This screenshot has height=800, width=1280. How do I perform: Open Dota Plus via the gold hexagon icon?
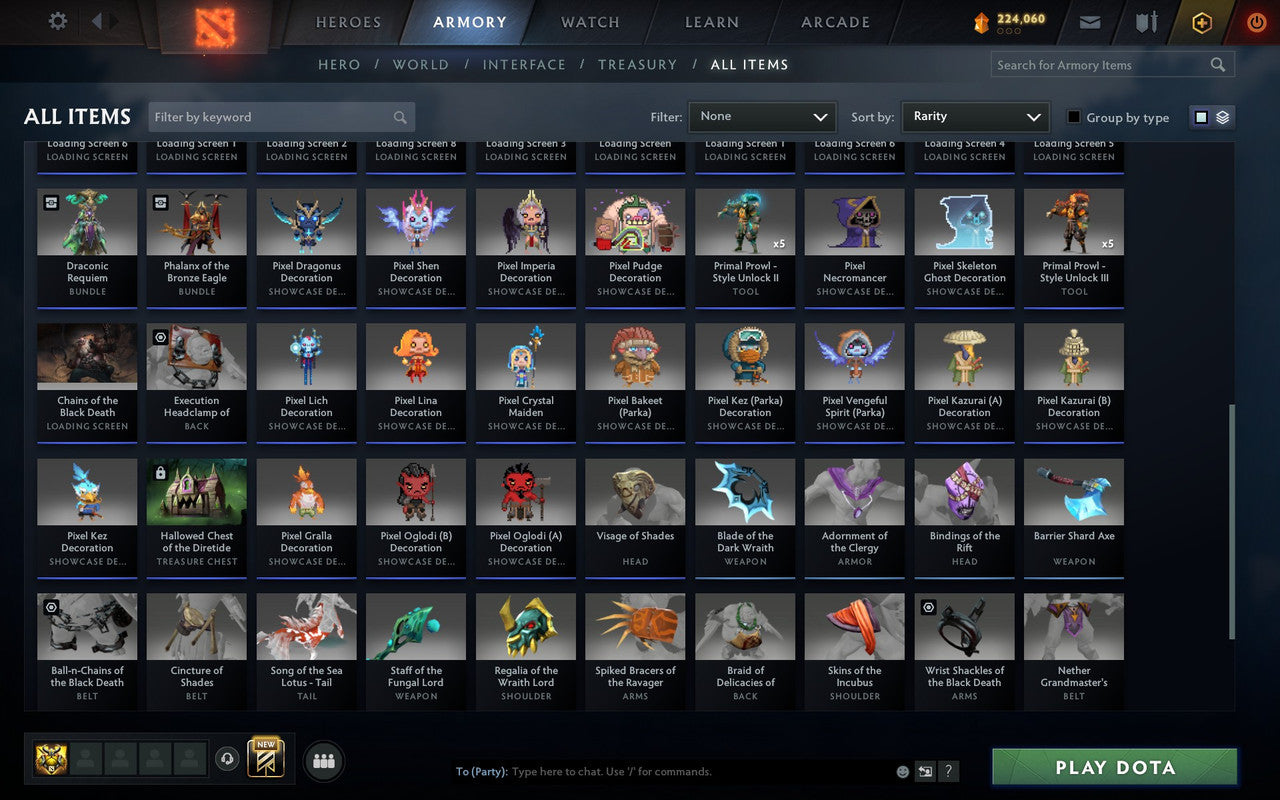point(1201,22)
